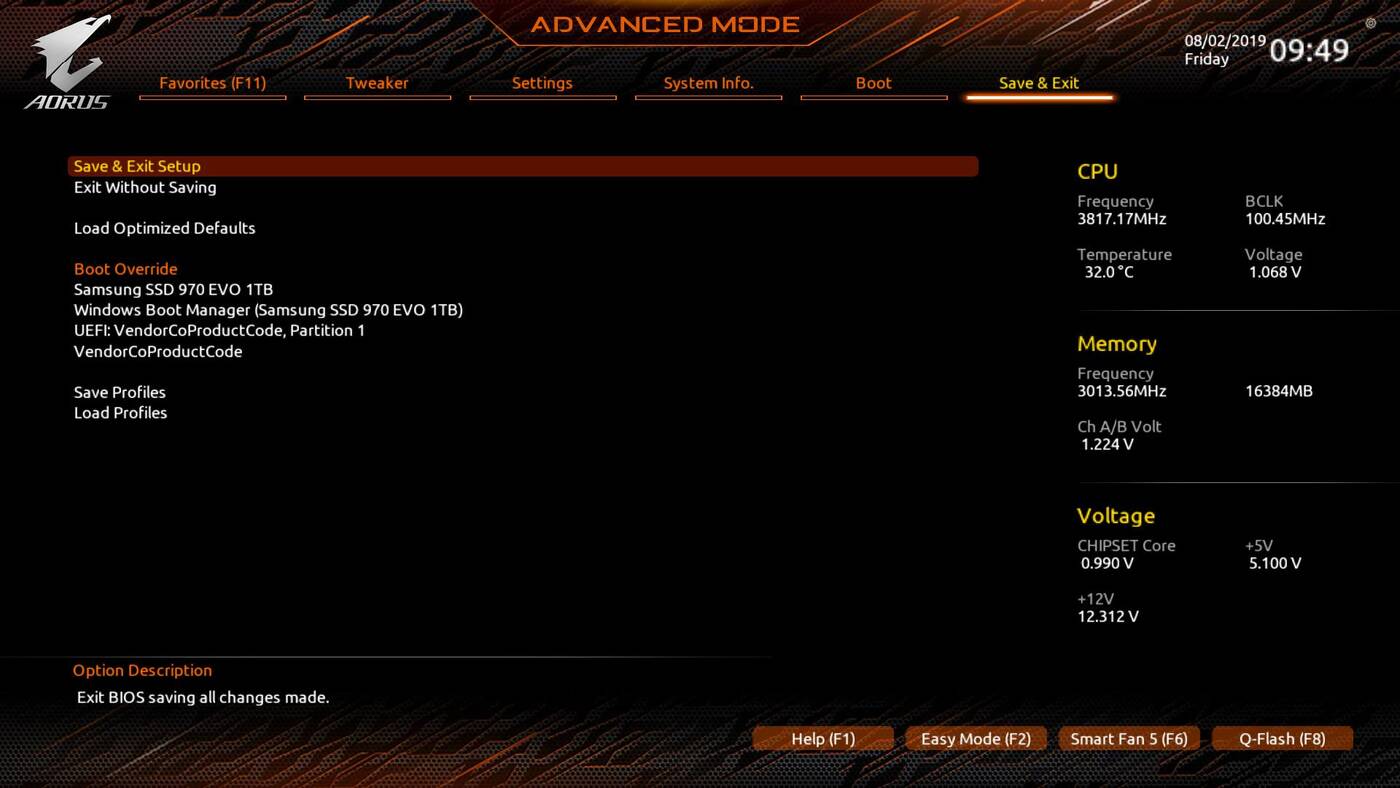1400x788 pixels.
Task: Go to the Settings tab
Action: pyautogui.click(x=542, y=83)
